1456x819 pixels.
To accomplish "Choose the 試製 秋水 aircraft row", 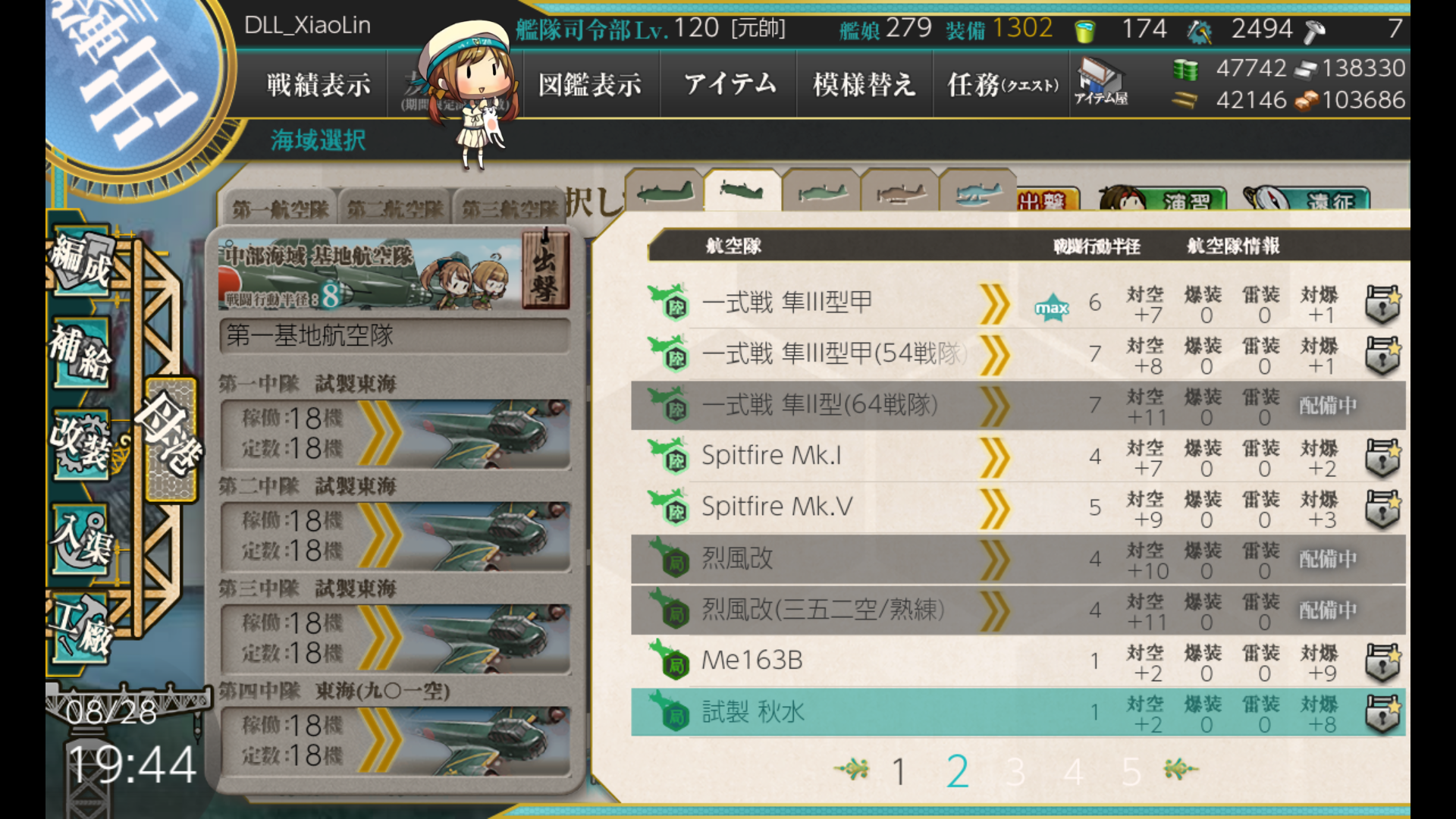I will tap(834, 712).
